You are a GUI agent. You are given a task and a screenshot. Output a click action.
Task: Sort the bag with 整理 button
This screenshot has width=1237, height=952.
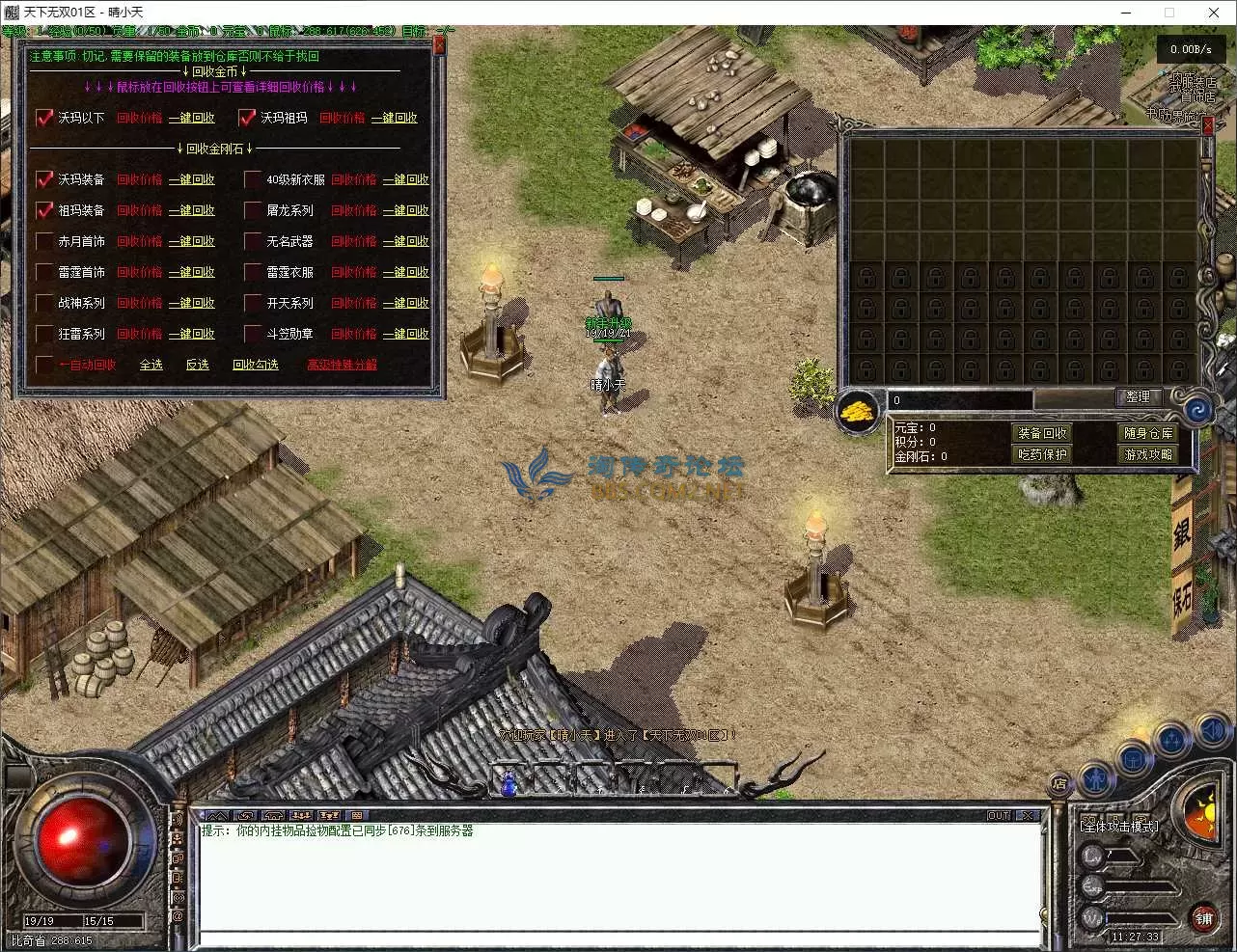pos(1139,396)
